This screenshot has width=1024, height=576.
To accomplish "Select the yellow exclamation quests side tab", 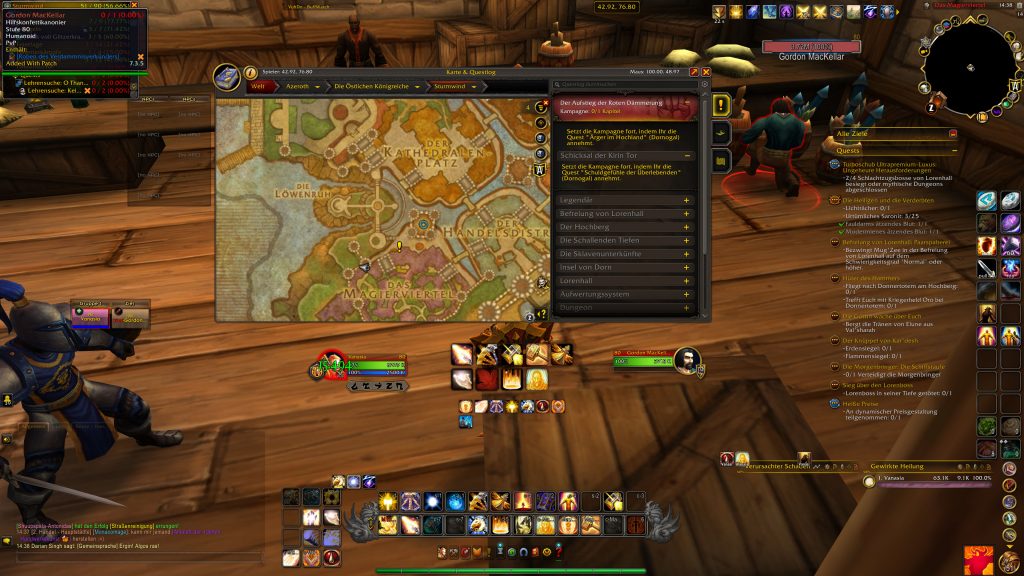I will [x=721, y=105].
